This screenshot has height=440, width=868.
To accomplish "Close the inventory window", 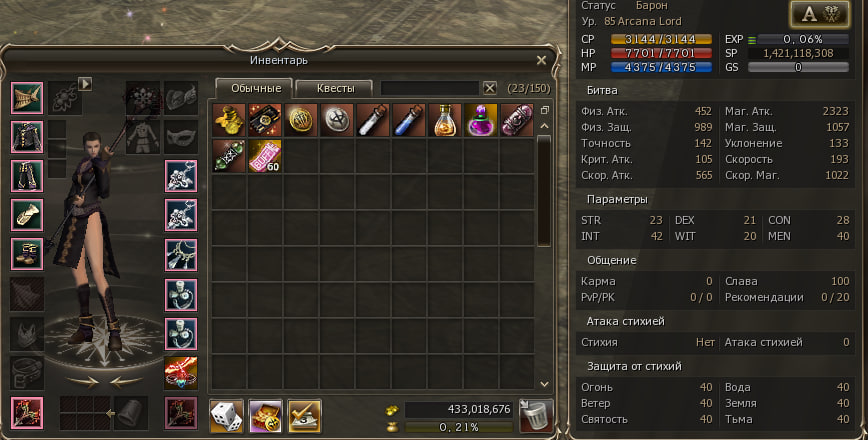I will tap(541, 60).
